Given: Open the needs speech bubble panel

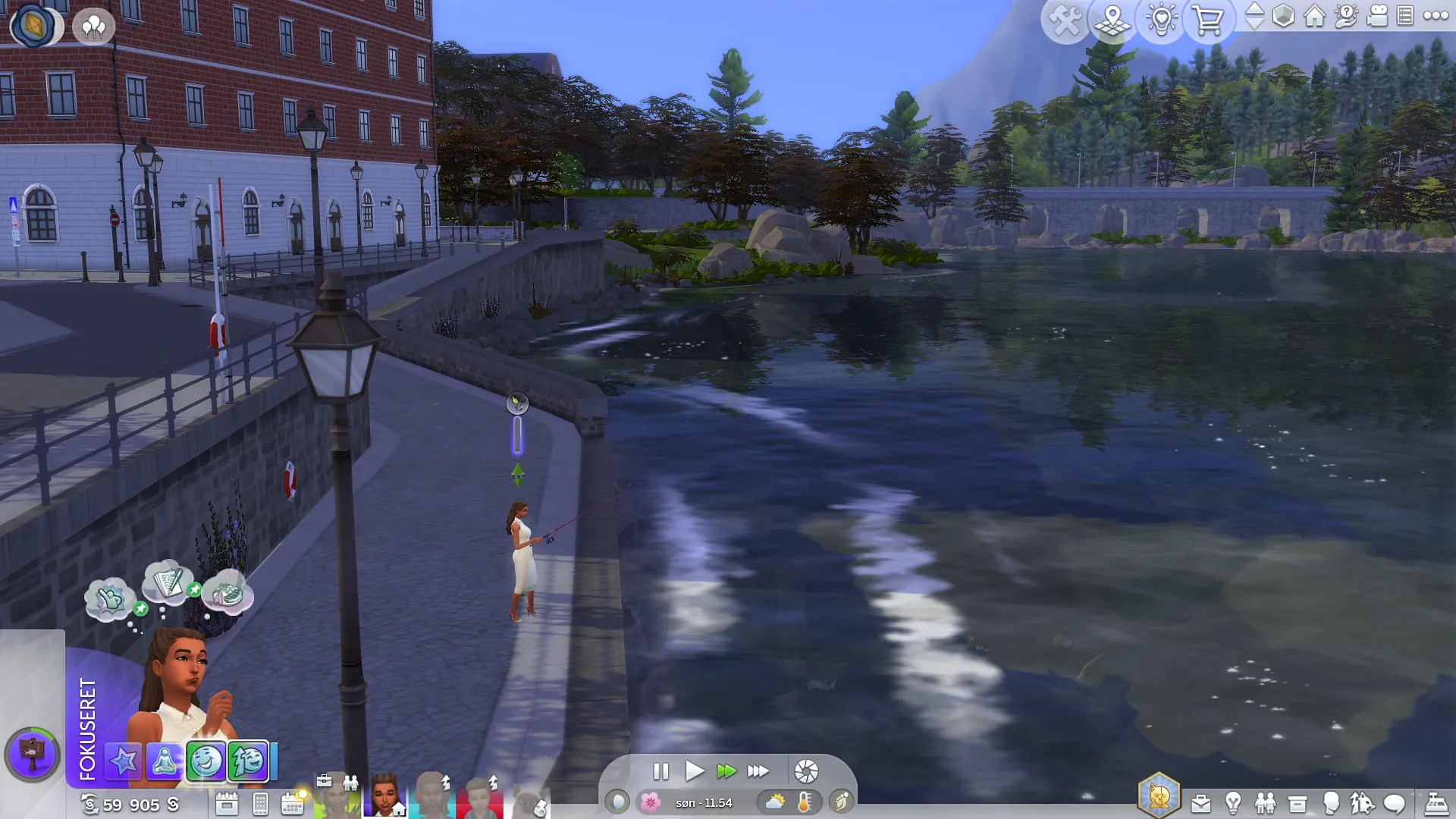Looking at the screenshot, I should tap(1395, 803).
